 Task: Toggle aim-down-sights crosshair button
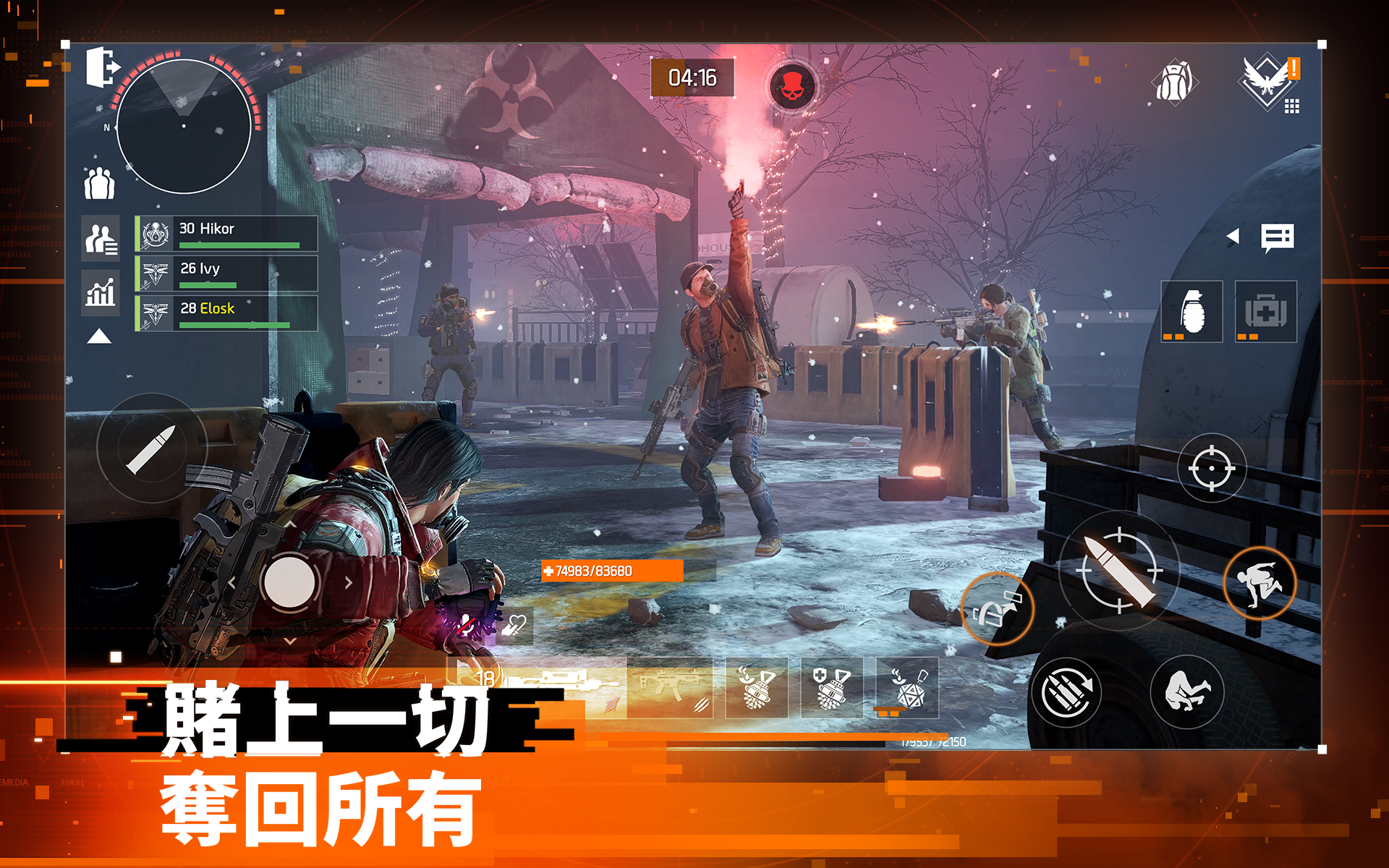click(1211, 468)
